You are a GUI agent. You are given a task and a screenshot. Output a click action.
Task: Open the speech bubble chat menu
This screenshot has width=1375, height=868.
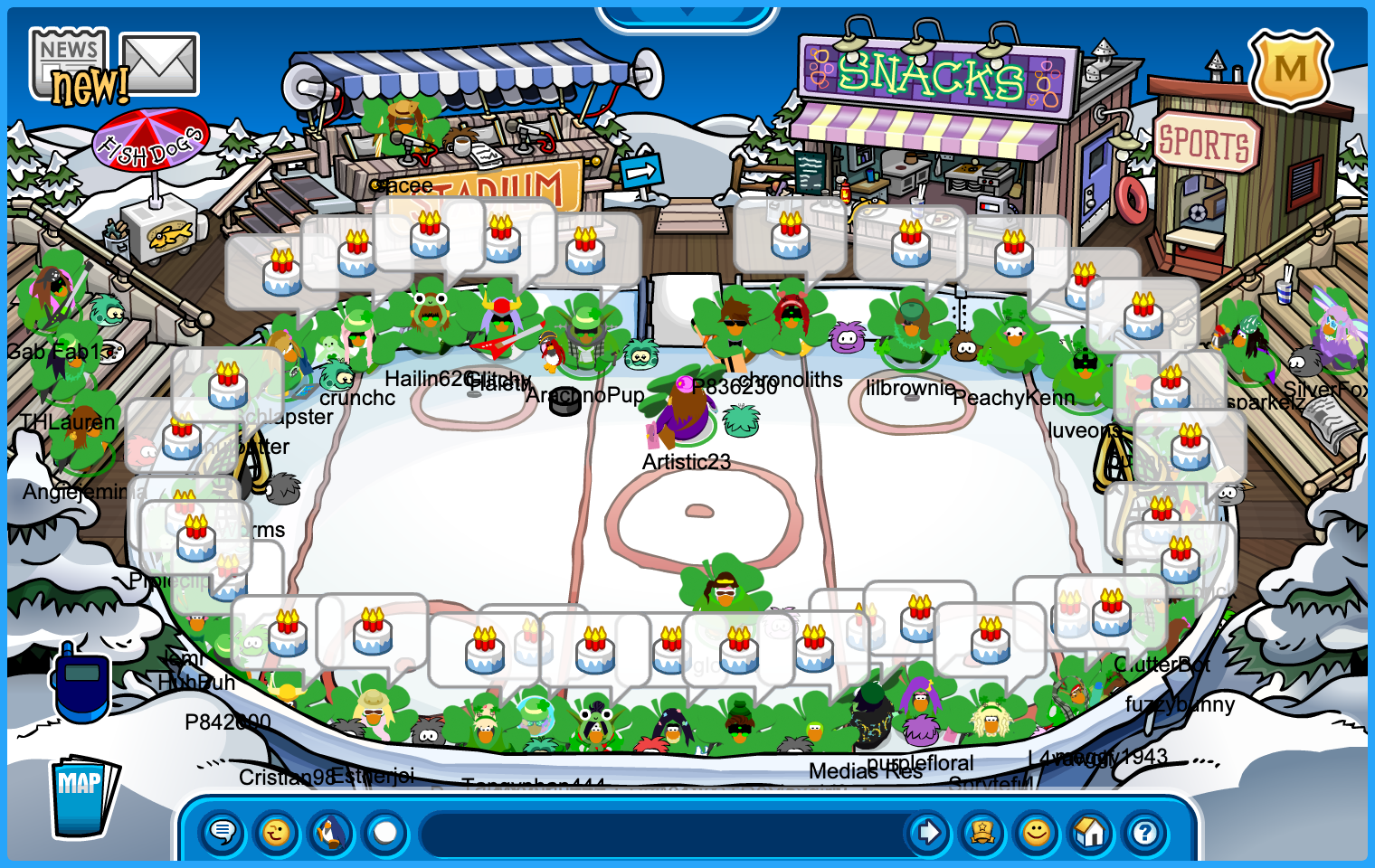tap(222, 832)
